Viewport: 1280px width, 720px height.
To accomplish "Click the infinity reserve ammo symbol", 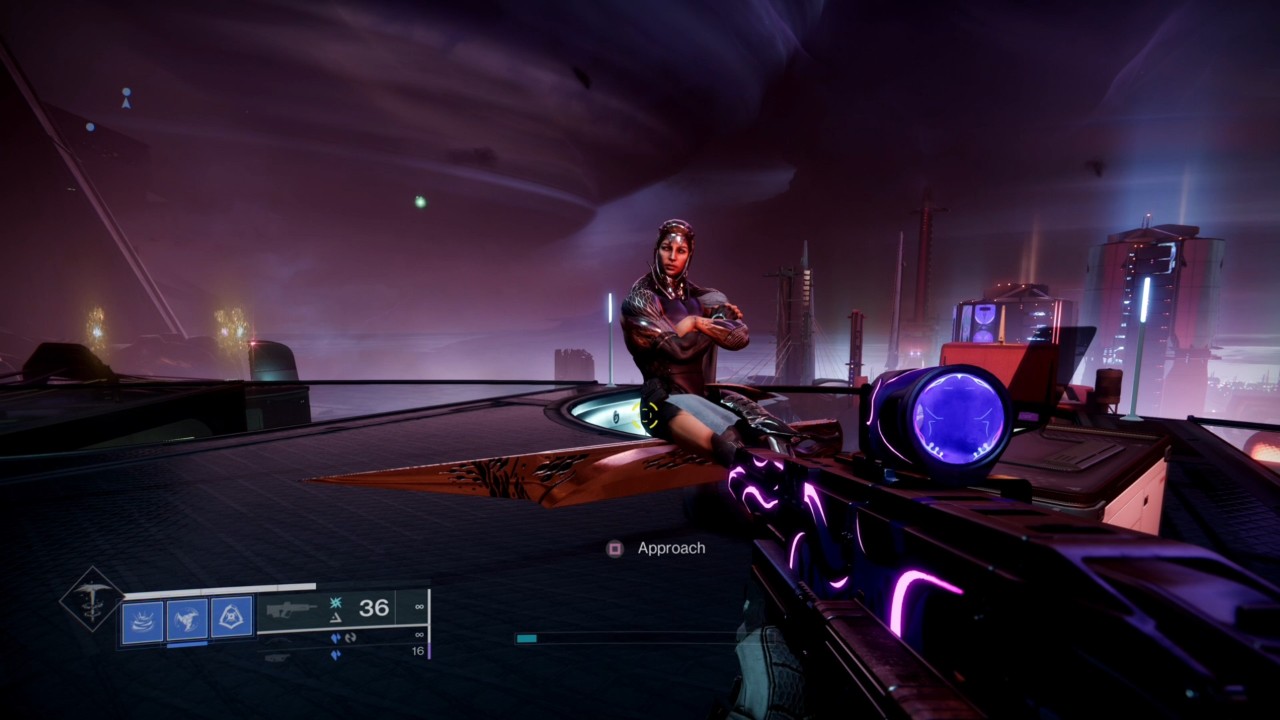I will [x=419, y=607].
